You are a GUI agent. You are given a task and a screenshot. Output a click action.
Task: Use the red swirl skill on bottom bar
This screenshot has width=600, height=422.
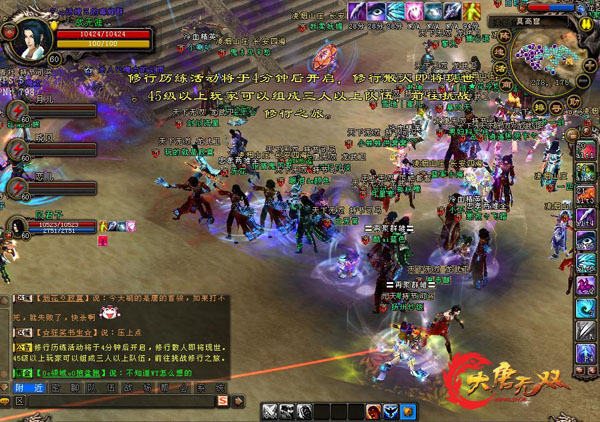click(x=374, y=410)
